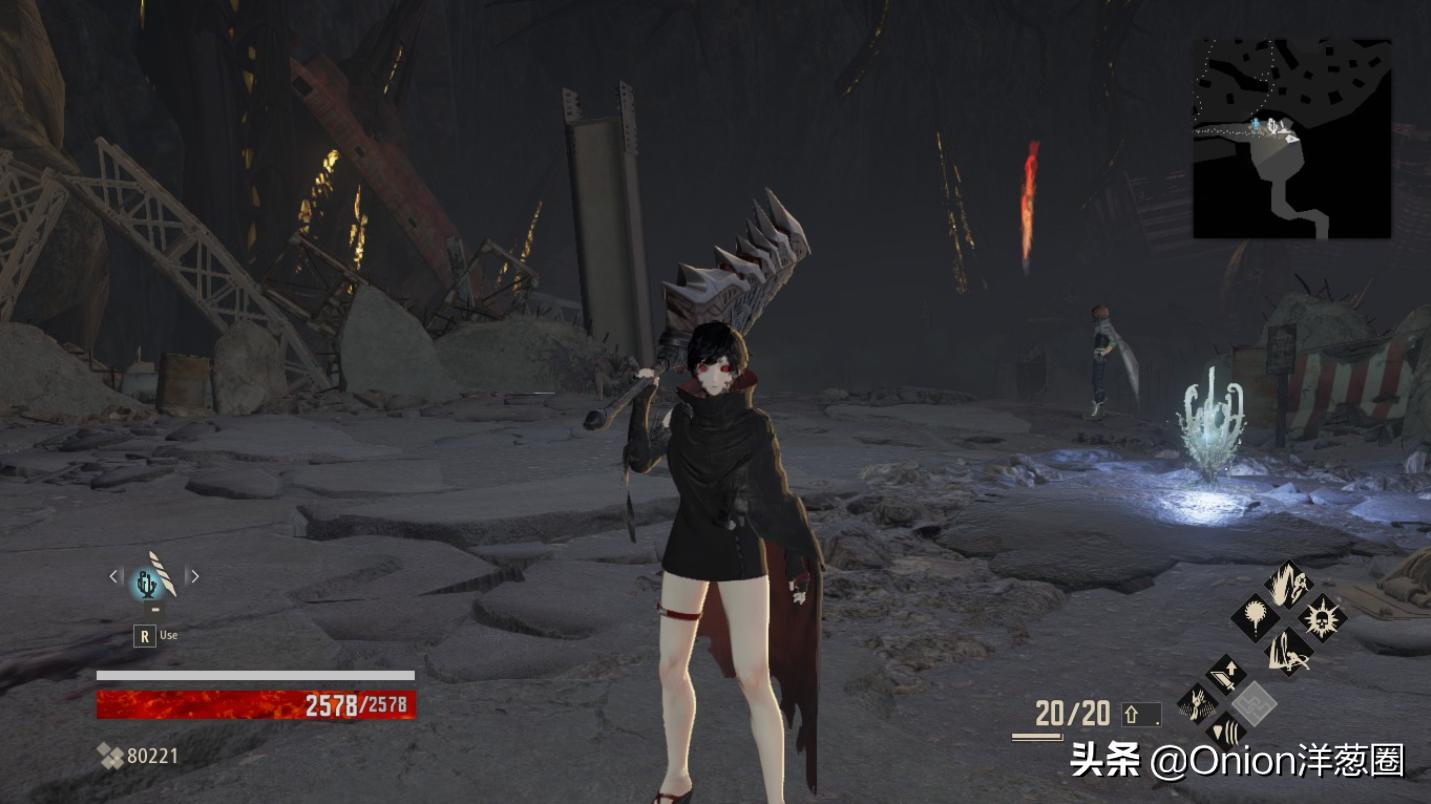Select the flame Gift skill icon

tap(1255, 616)
